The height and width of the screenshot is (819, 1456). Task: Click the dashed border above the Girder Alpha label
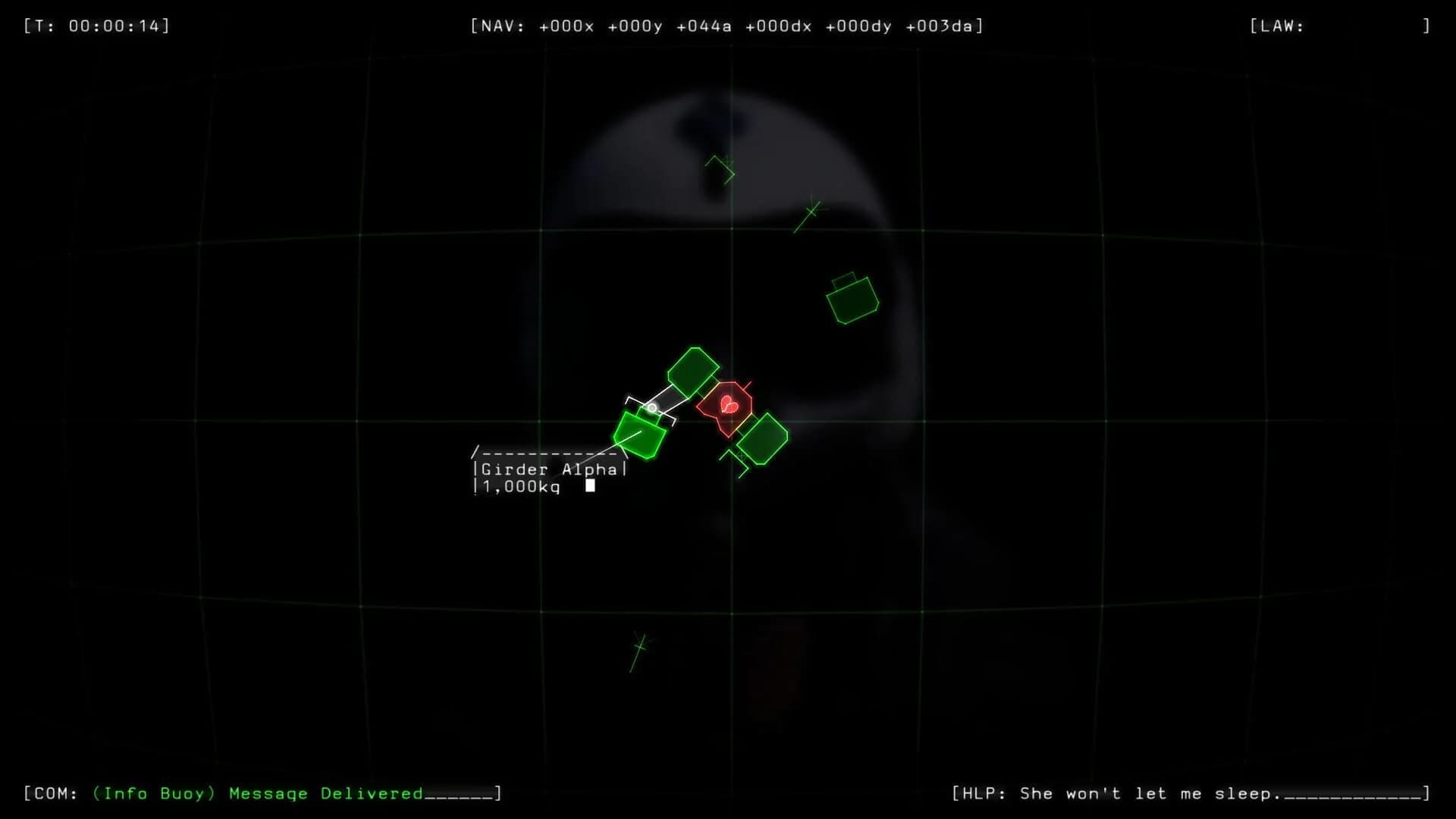[x=548, y=451]
